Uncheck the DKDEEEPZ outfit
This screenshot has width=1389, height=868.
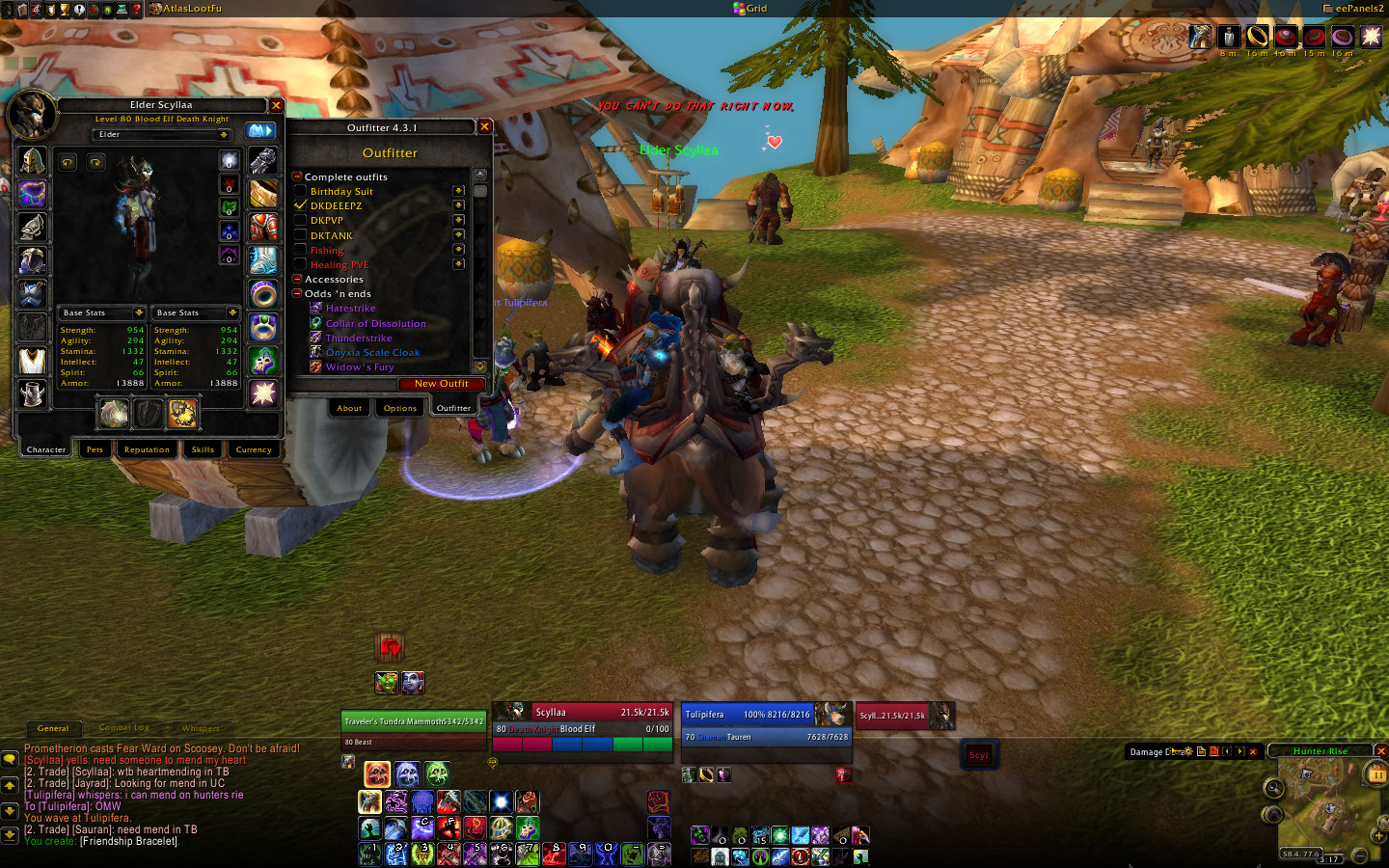click(x=300, y=205)
